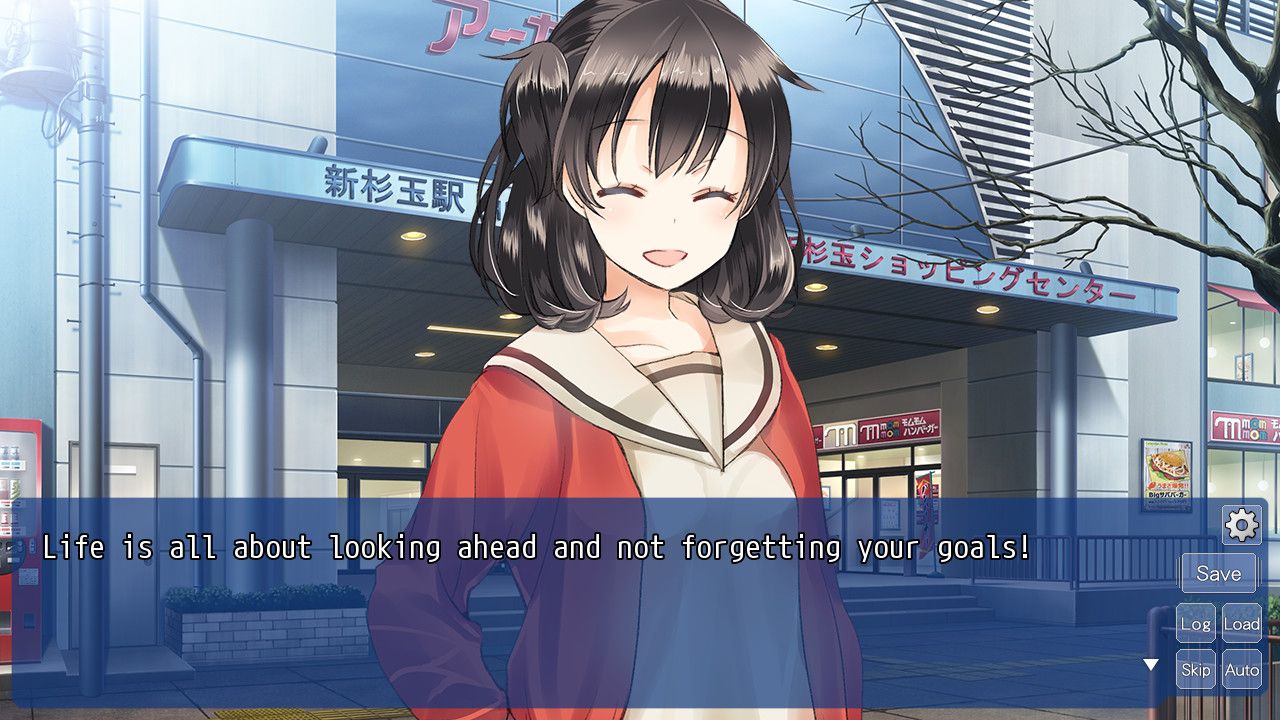Activate Skip mode to fast-forward text
Viewport: 1280px width, 720px height.
[1196, 669]
